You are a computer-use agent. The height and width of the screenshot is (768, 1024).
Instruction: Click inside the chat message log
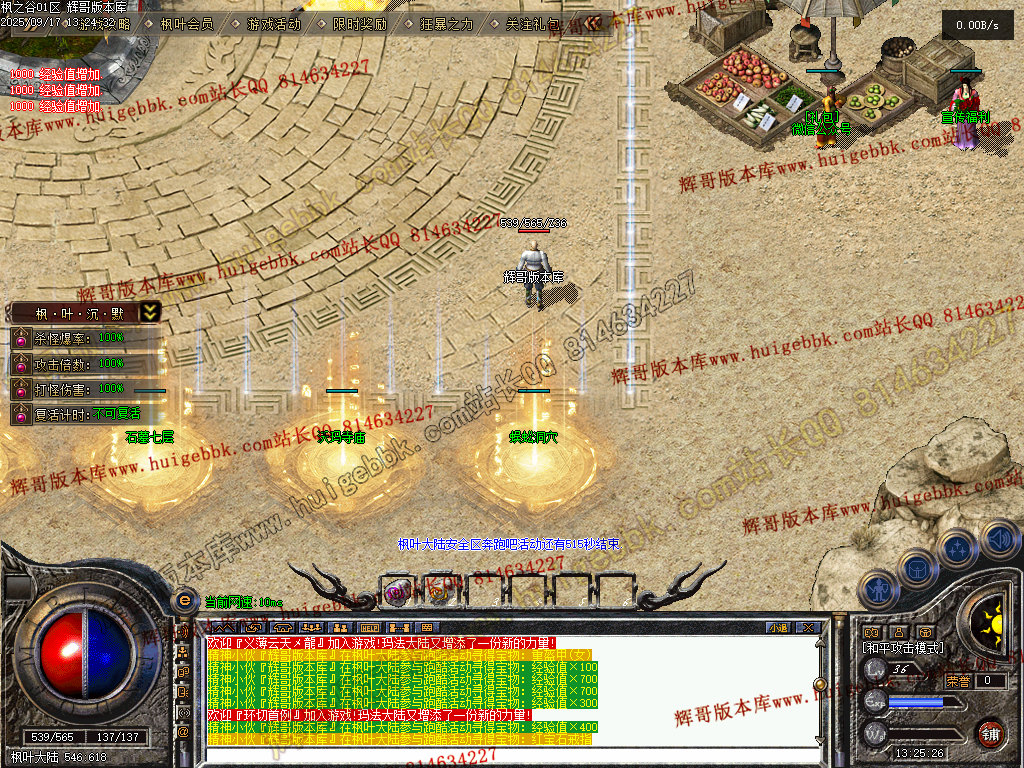500,690
